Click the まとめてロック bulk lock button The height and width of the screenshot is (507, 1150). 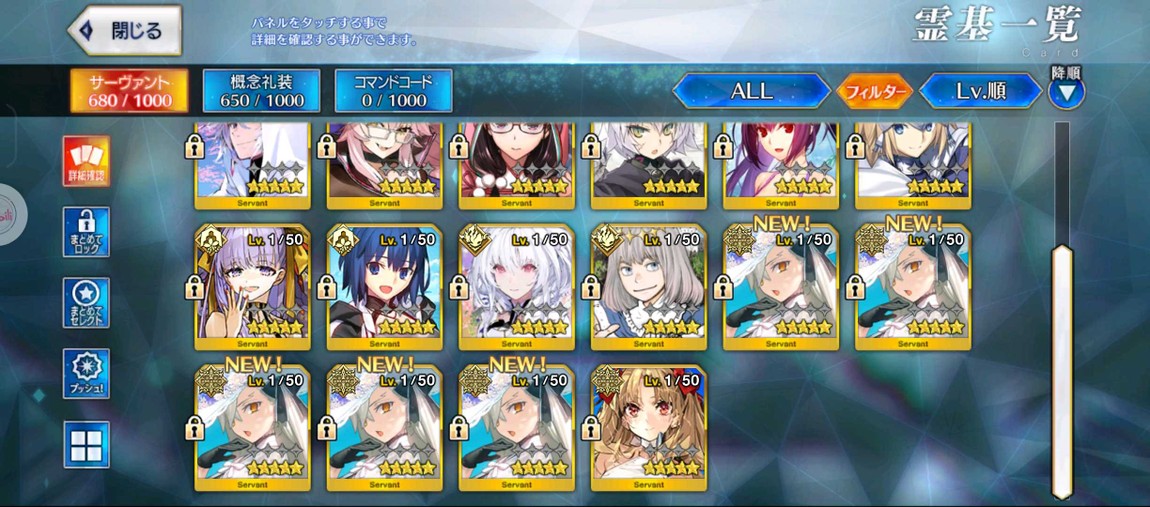pyautogui.click(x=86, y=232)
